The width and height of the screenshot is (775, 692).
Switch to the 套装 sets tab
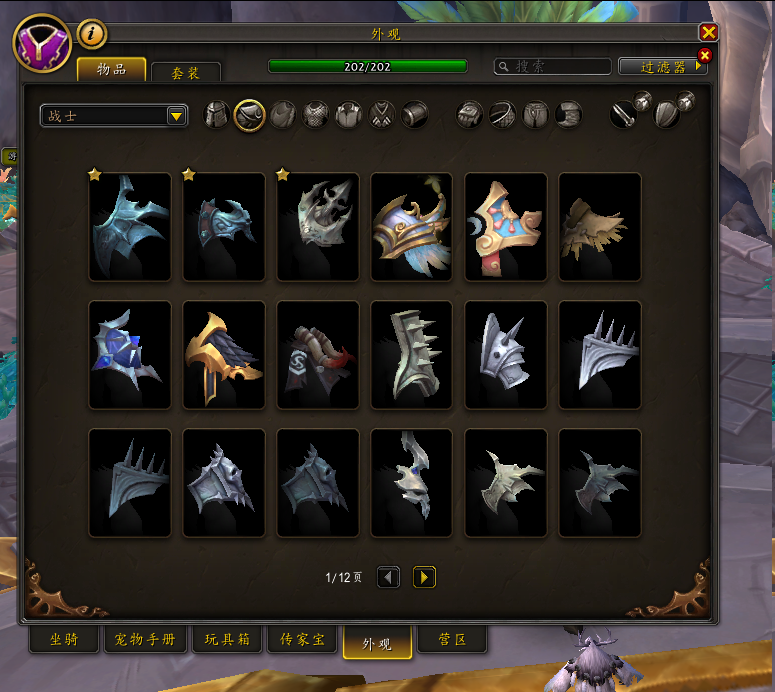click(x=185, y=72)
